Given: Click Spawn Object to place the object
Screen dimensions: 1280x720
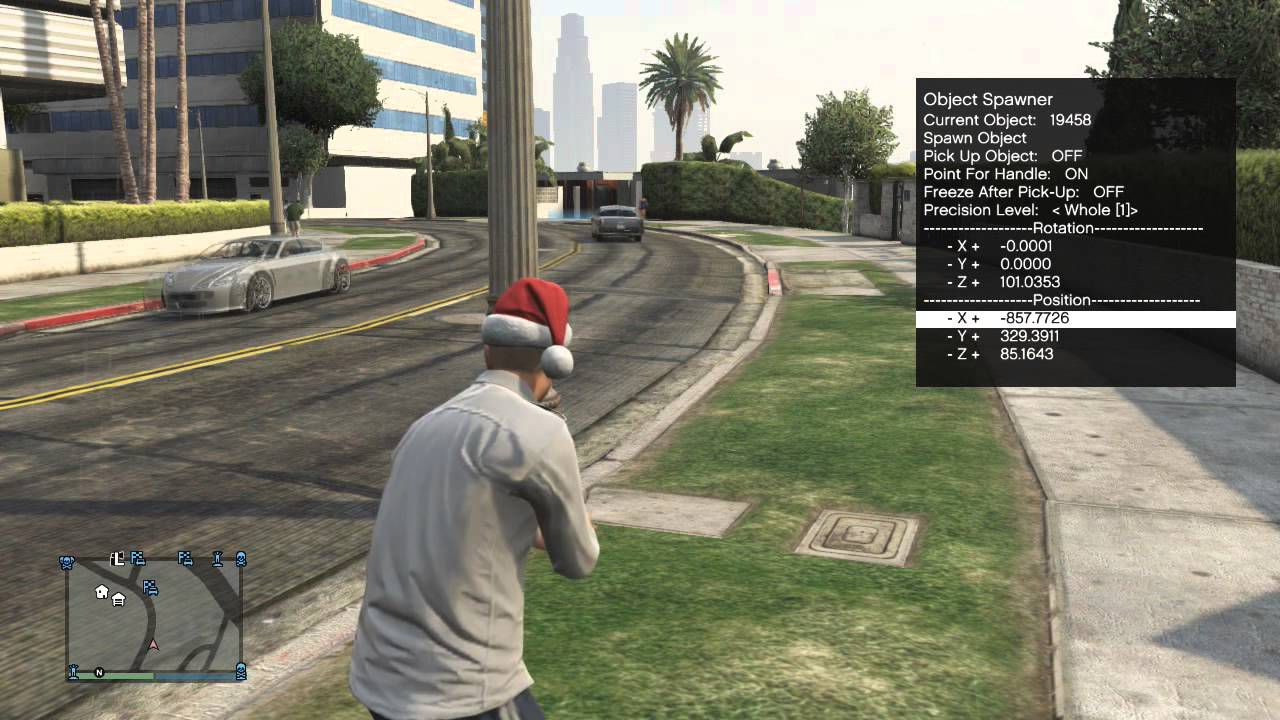Looking at the screenshot, I should (x=975, y=137).
